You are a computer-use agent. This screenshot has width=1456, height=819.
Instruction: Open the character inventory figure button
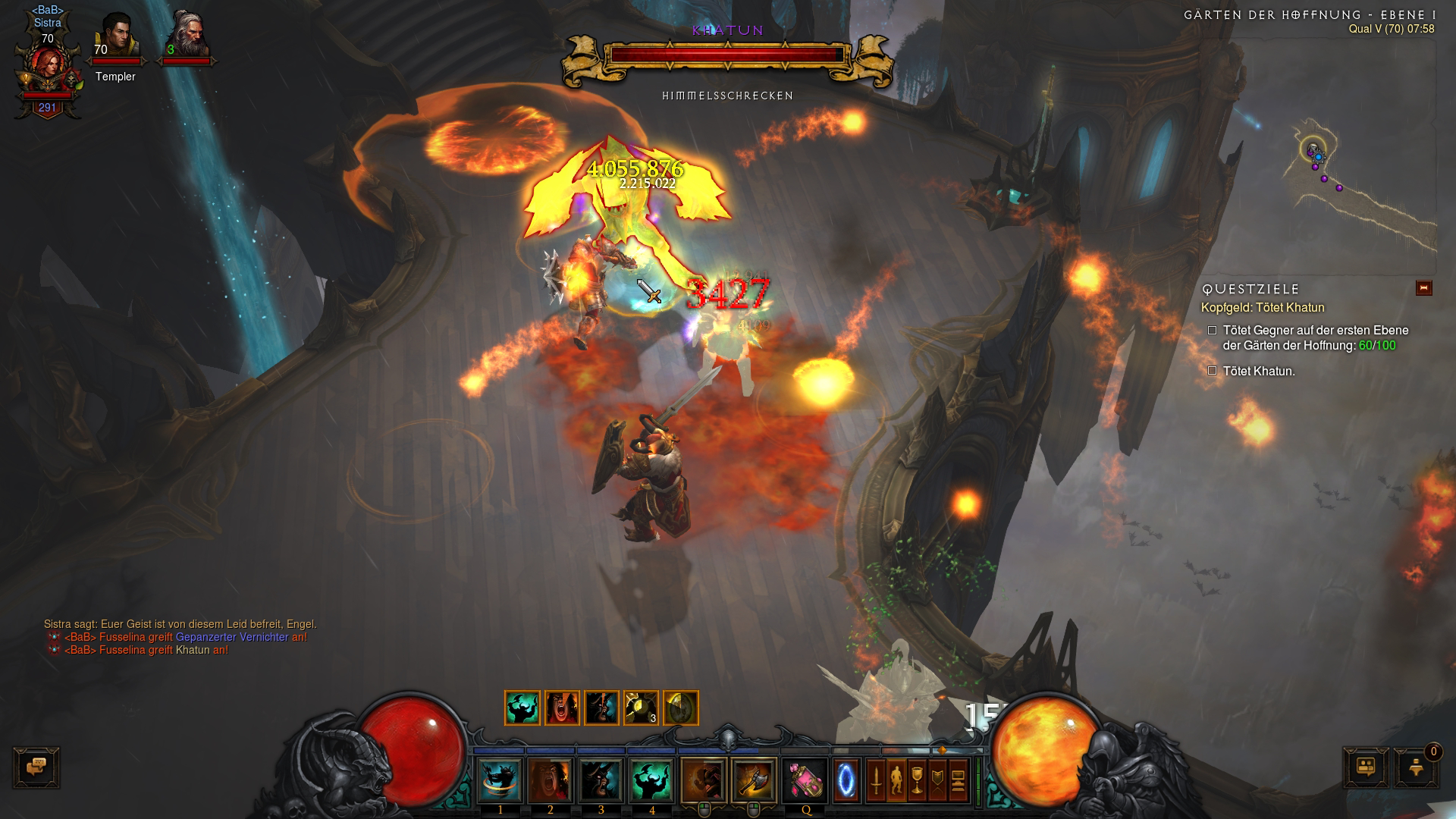click(896, 780)
